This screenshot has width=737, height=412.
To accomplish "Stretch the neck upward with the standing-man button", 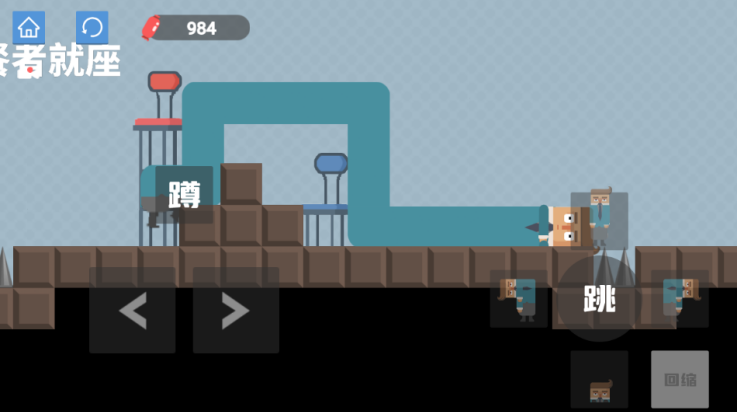I will 599,219.
